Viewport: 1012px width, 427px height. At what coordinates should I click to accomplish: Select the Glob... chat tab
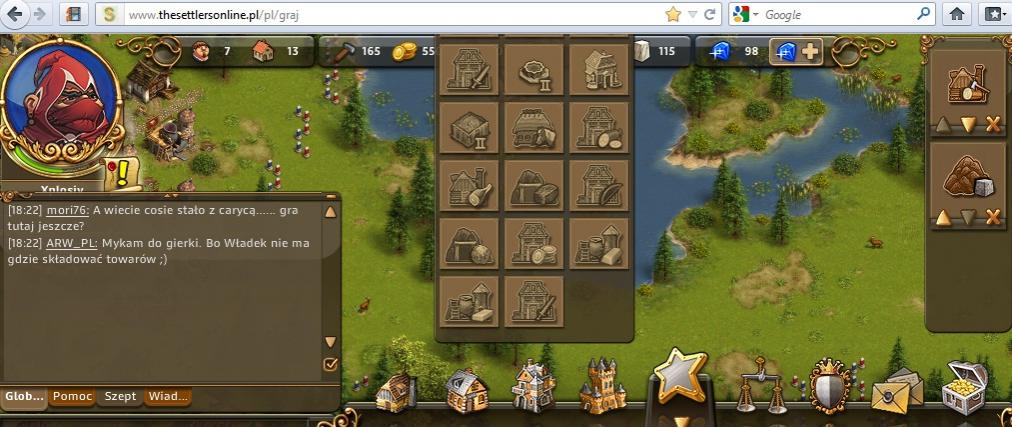click(x=24, y=397)
